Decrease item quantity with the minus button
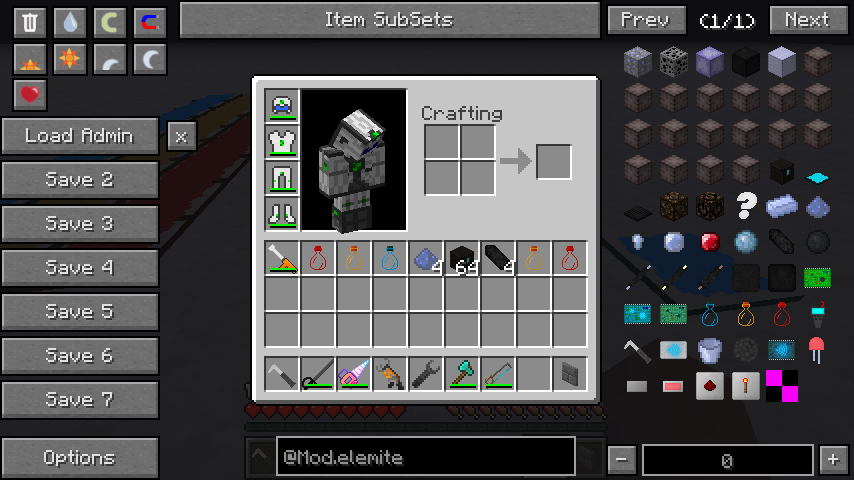Screen dimensions: 854x480 coord(622,460)
